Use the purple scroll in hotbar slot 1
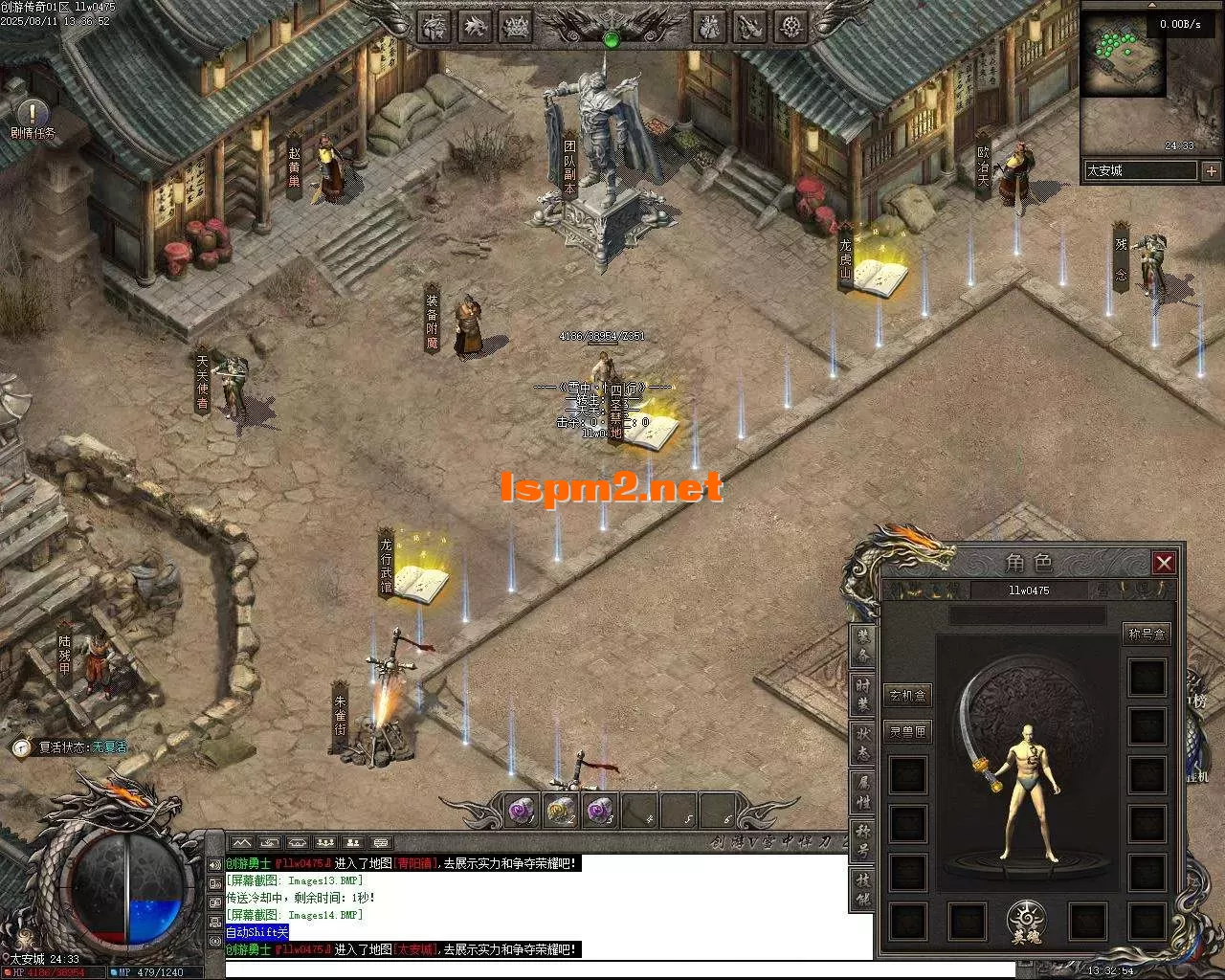Image resolution: width=1225 pixels, height=980 pixels. click(x=521, y=812)
